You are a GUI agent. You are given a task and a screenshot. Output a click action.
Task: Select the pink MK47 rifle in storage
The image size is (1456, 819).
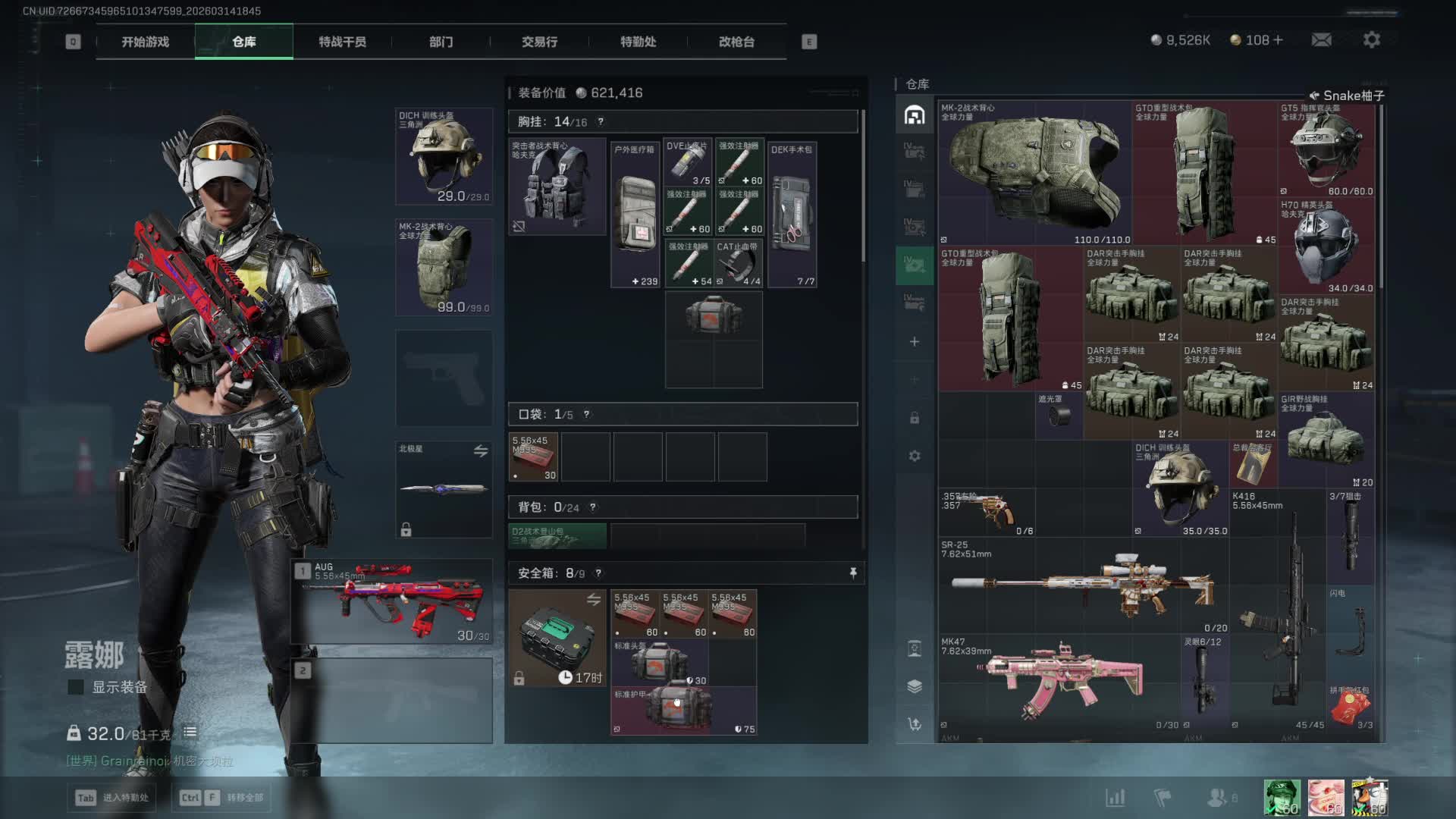(1060, 682)
